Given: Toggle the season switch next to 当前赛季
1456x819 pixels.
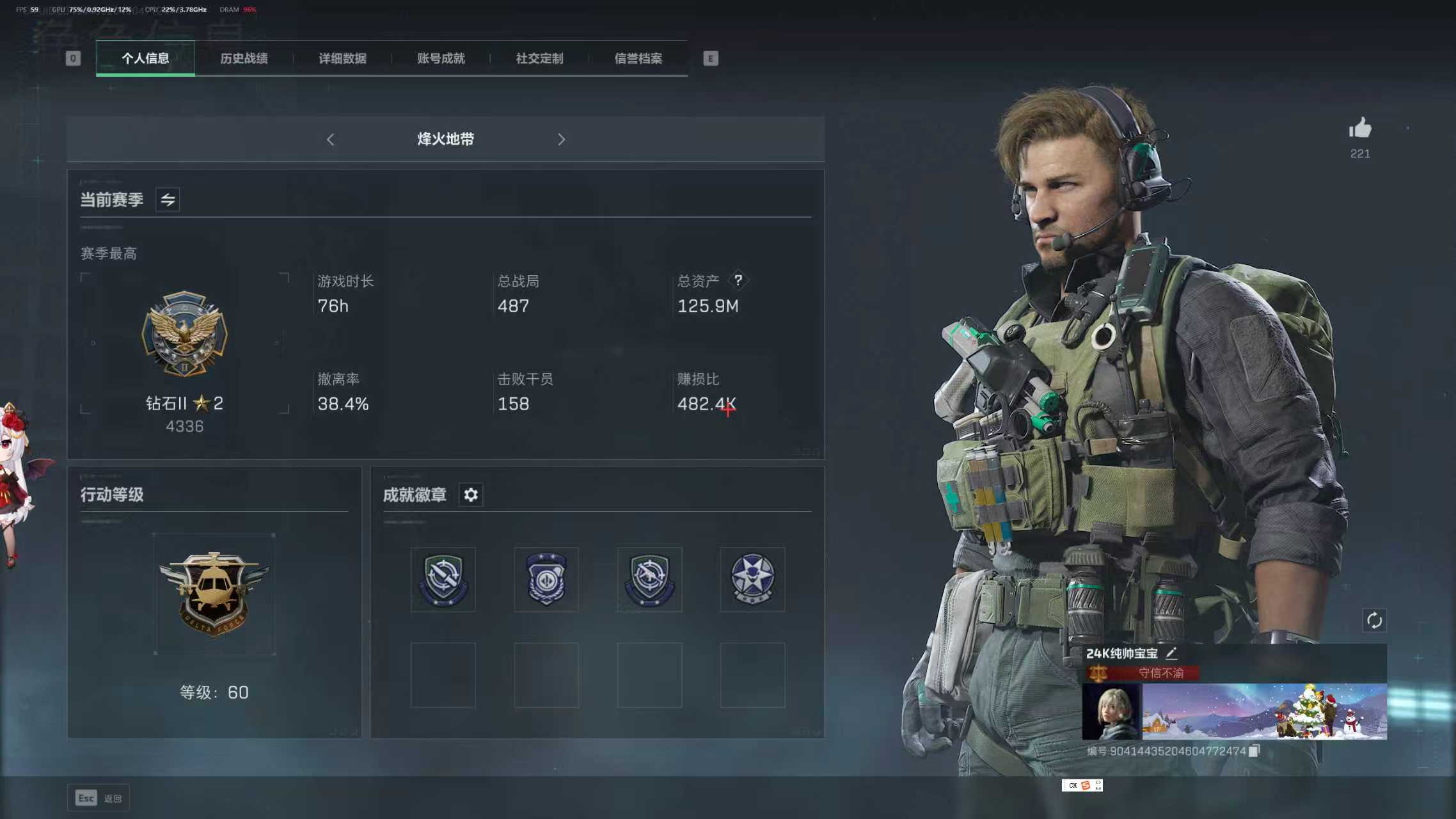Looking at the screenshot, I should 168,200.
